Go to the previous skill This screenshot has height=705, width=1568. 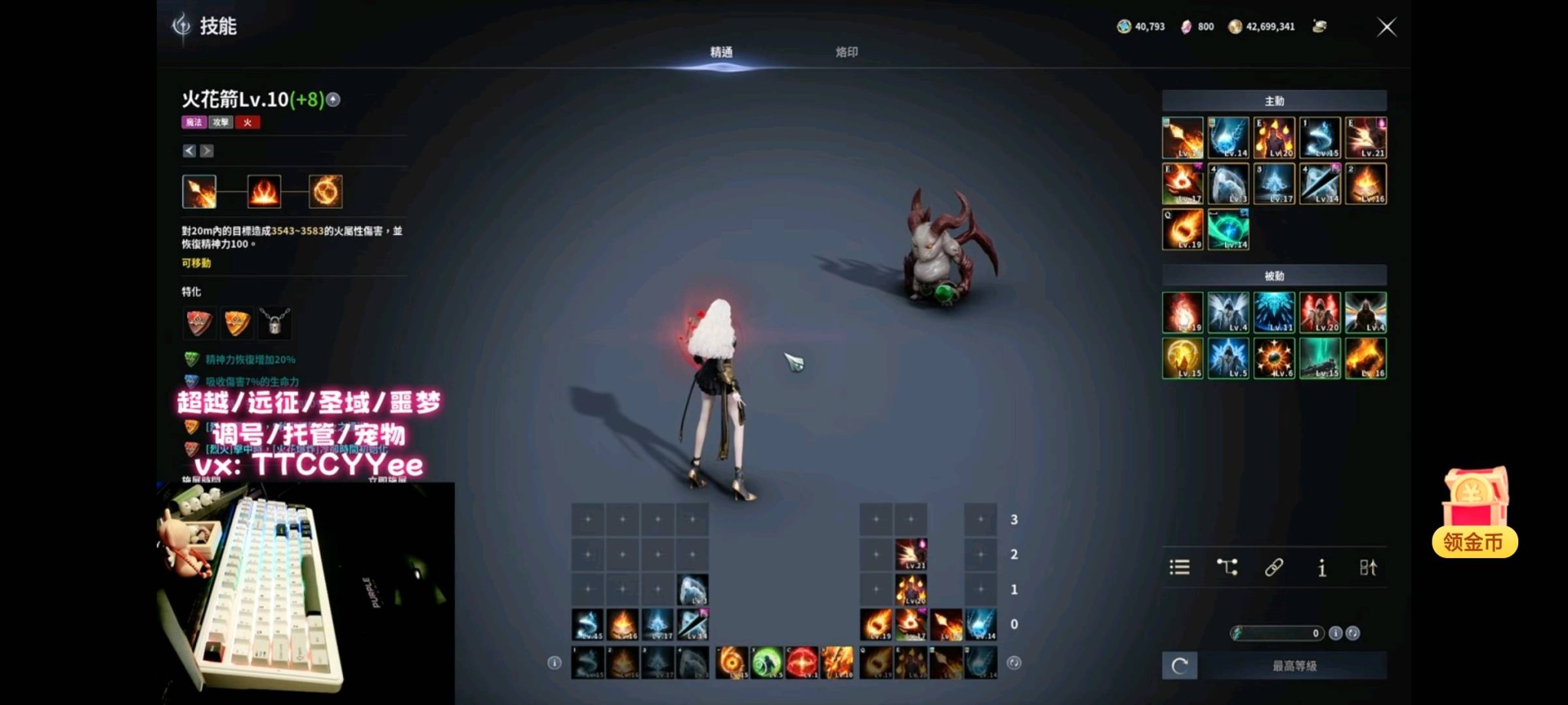coord(189,151)
